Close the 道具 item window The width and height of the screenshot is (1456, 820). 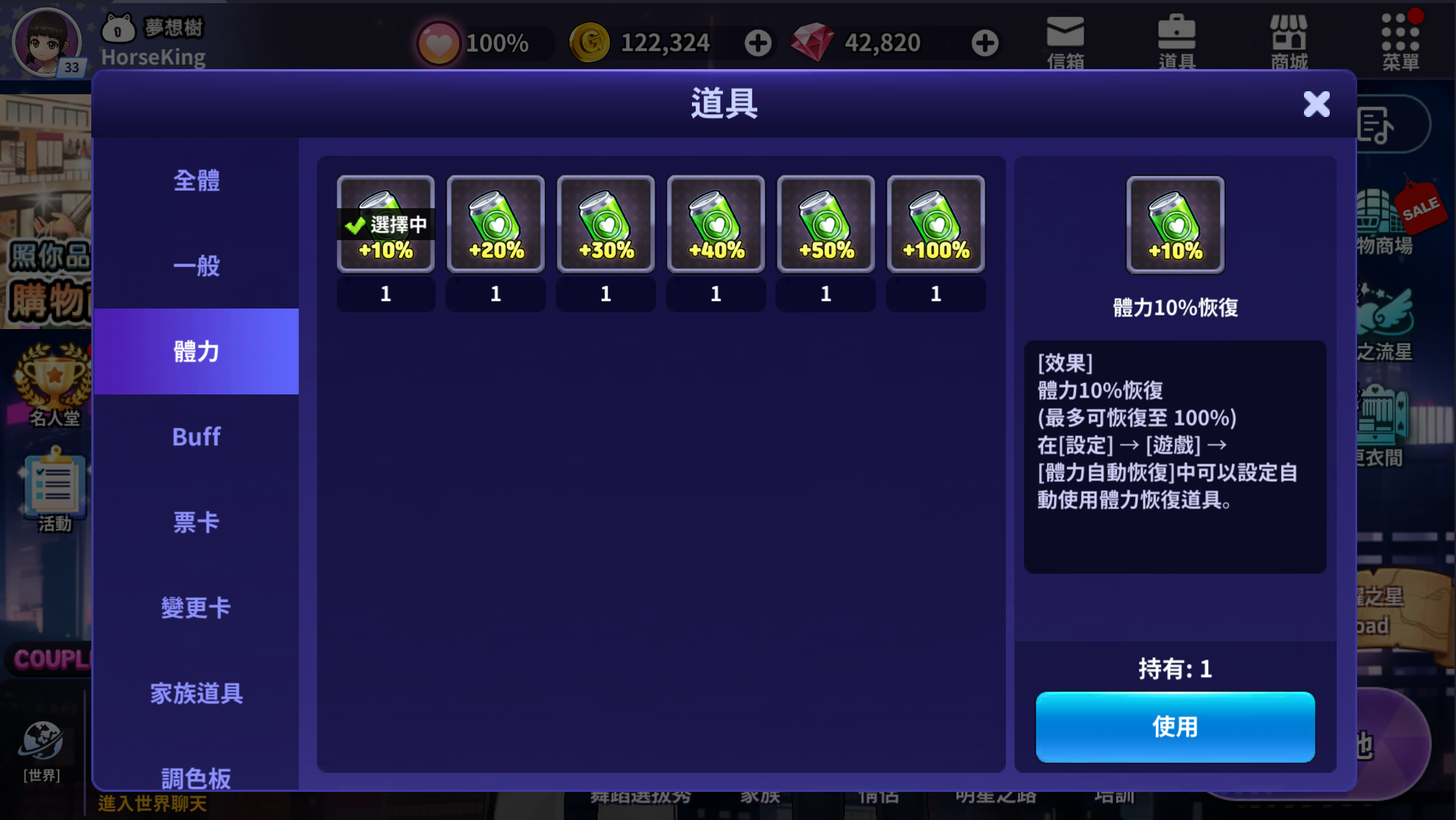[1316, 104]
